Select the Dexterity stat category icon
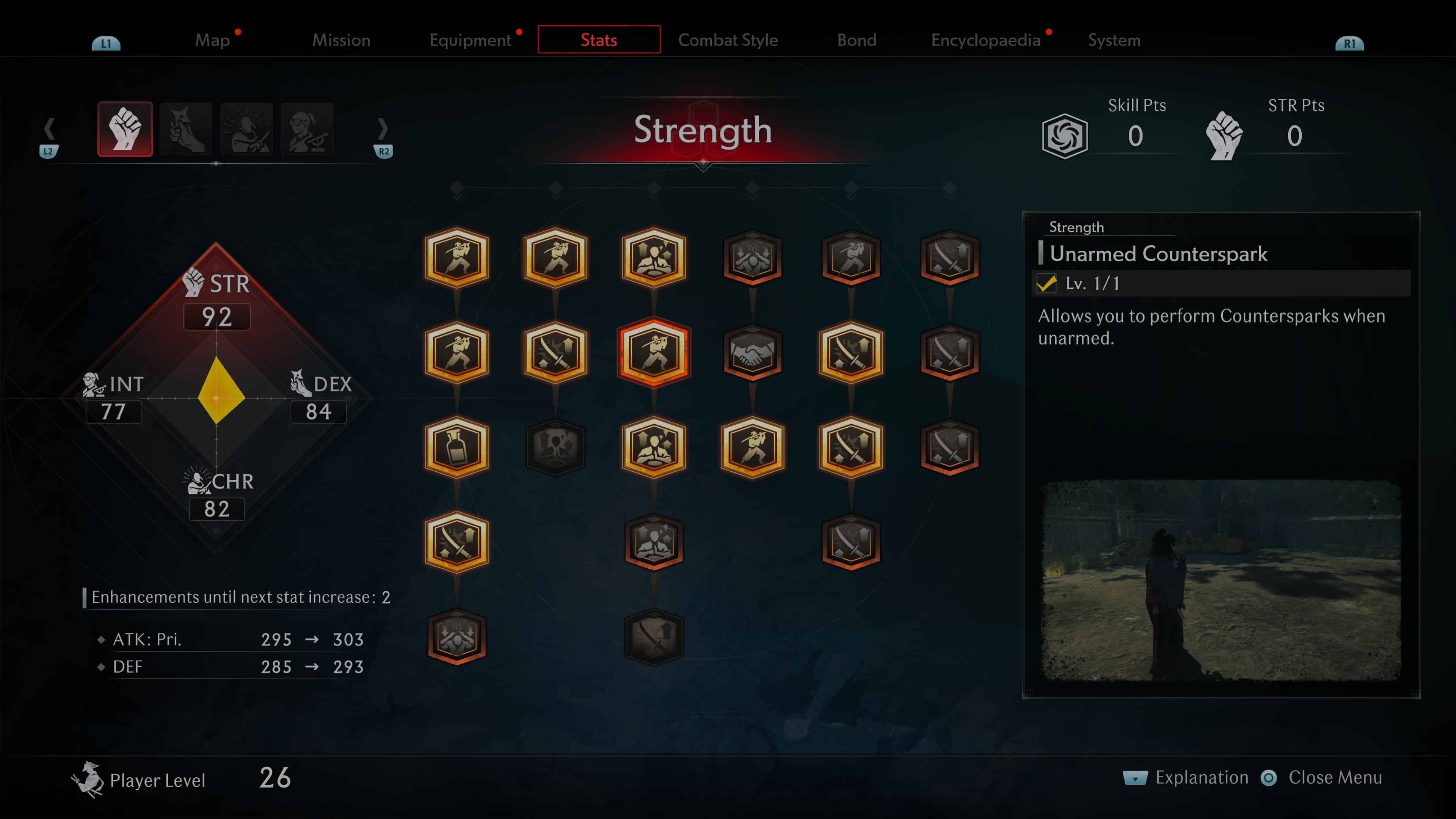Viewport: 1456px width, 819px height. click(x=185, y=128)
